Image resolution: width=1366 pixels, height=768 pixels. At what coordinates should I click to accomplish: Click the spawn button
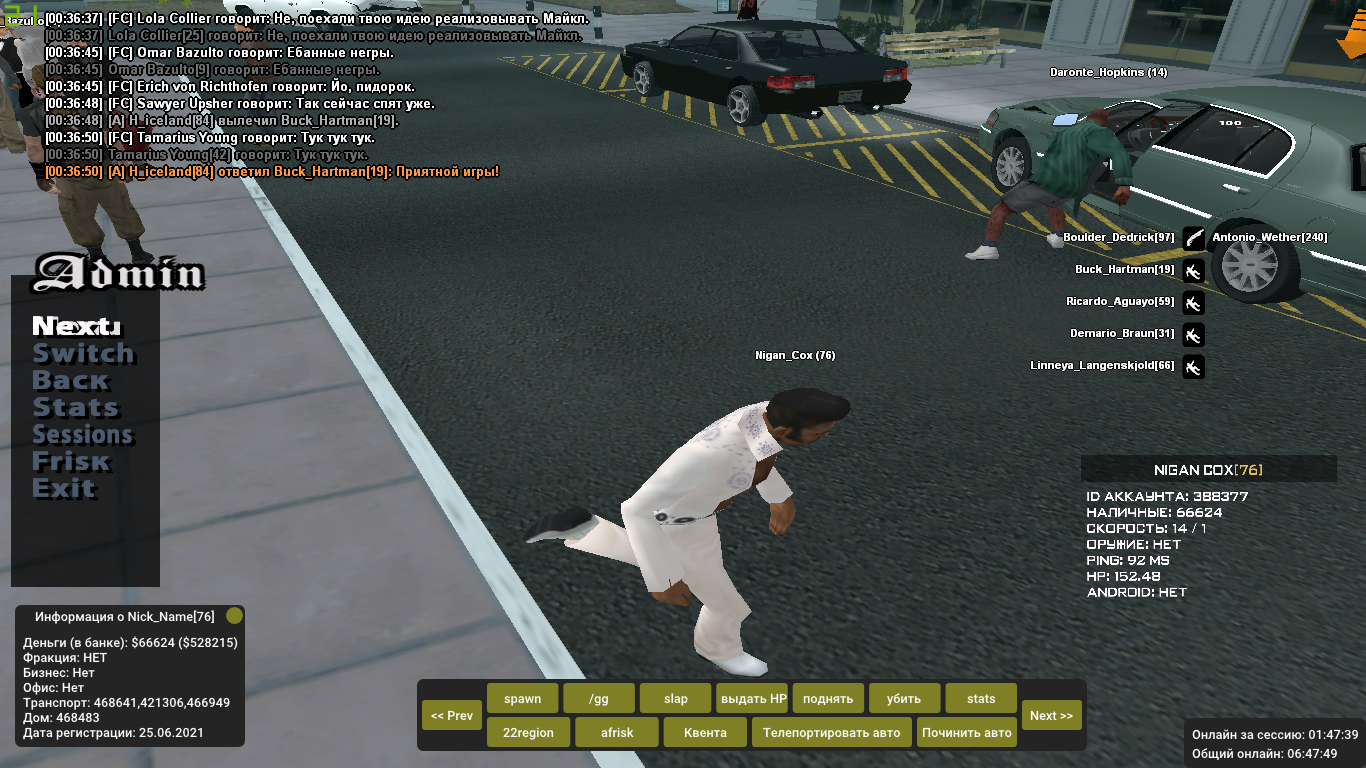(522, 698)
